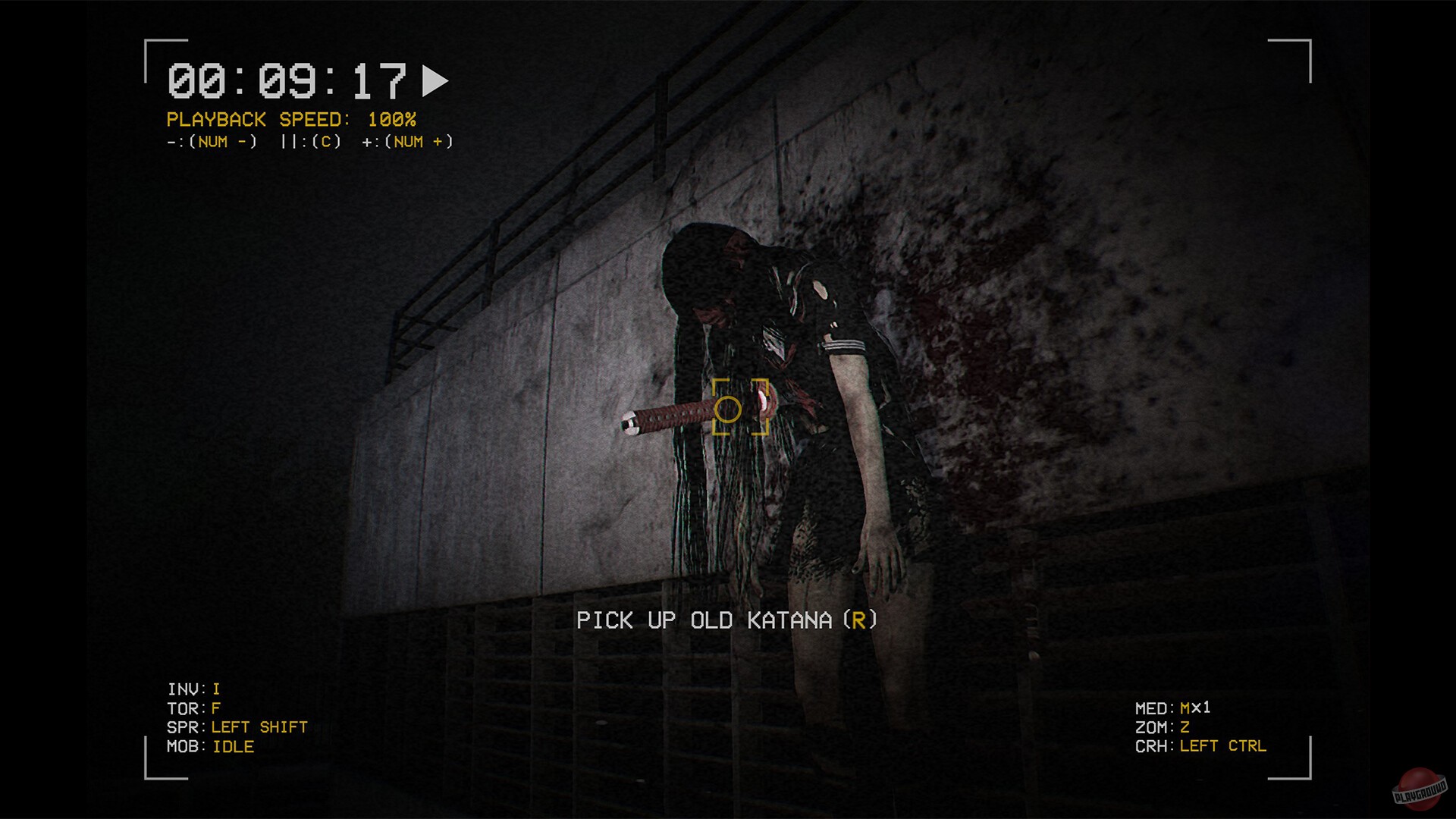The height and width of the screenshot is (819, 1456).
Task: Click the INV inventory indicator icon
Action: pos(192,689)
